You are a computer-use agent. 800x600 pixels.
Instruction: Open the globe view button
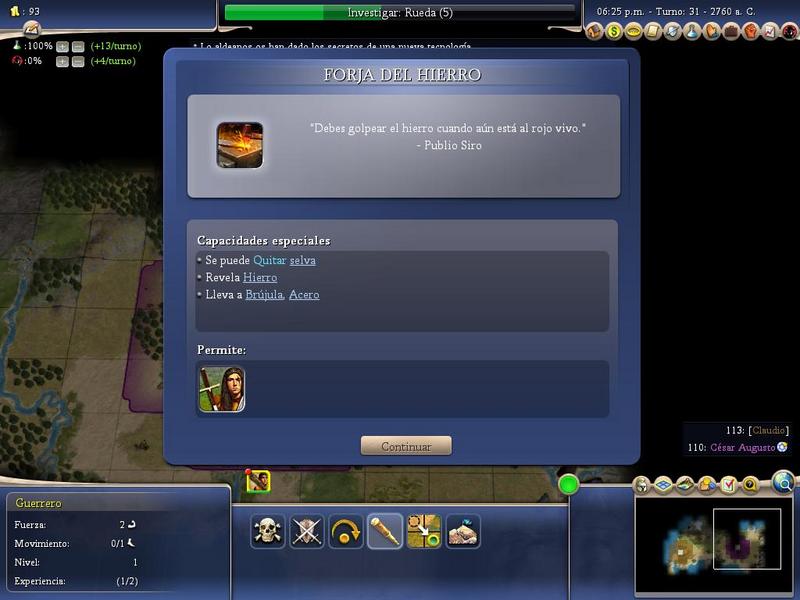(x=783, y=484)
